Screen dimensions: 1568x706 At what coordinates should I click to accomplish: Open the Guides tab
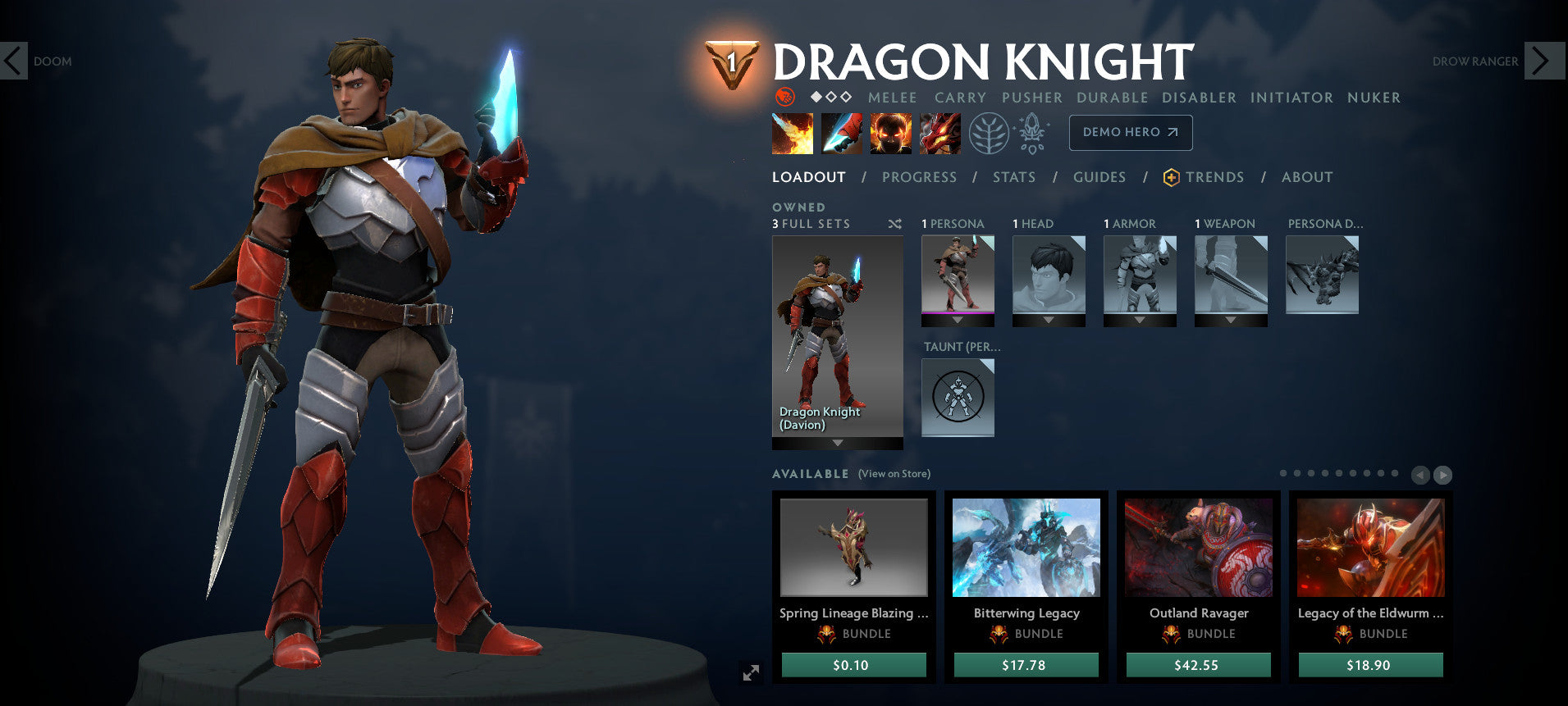[1099, 177]
